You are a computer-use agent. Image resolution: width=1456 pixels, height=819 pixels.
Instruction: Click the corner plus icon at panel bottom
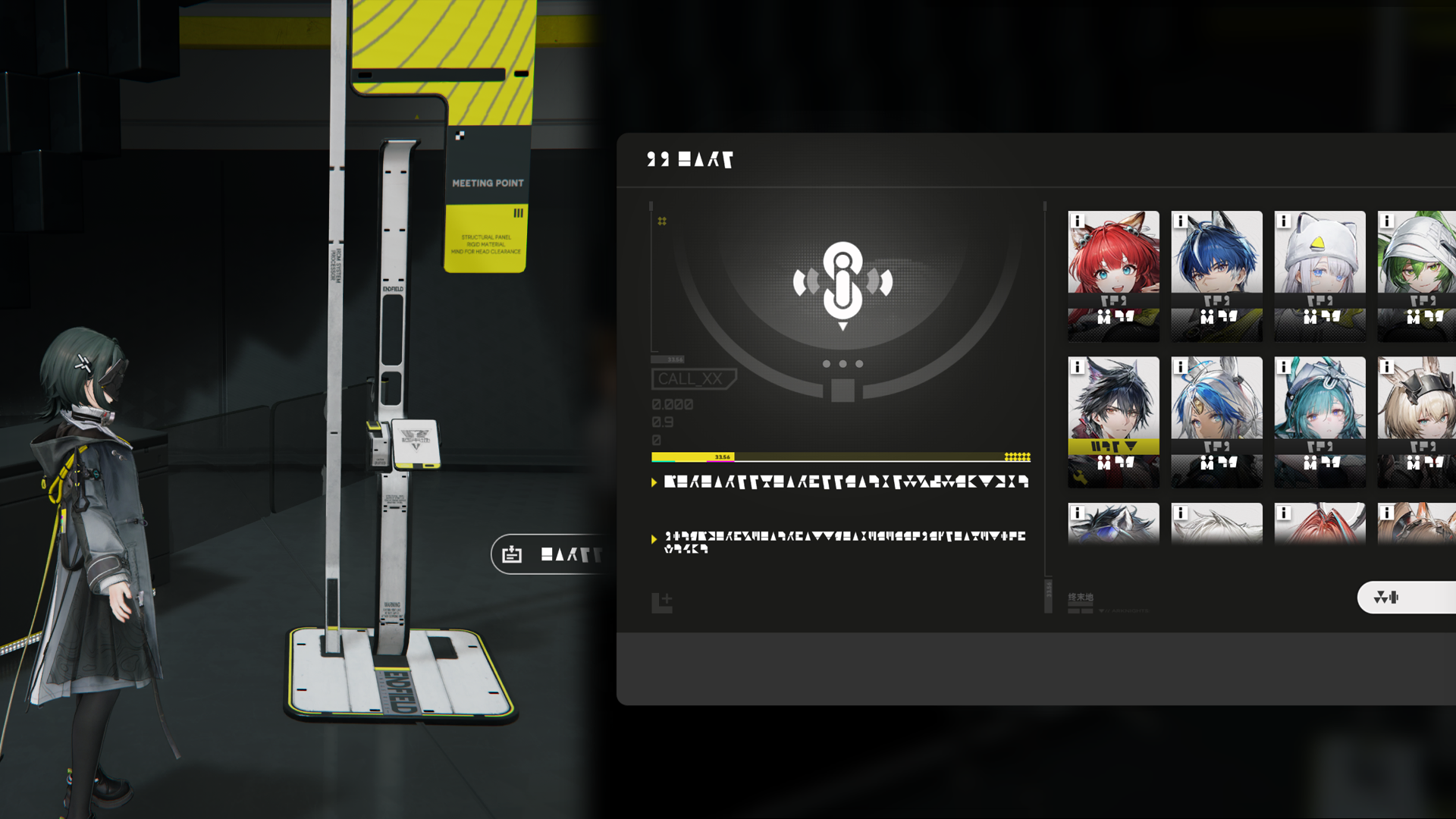click(661, 603)
